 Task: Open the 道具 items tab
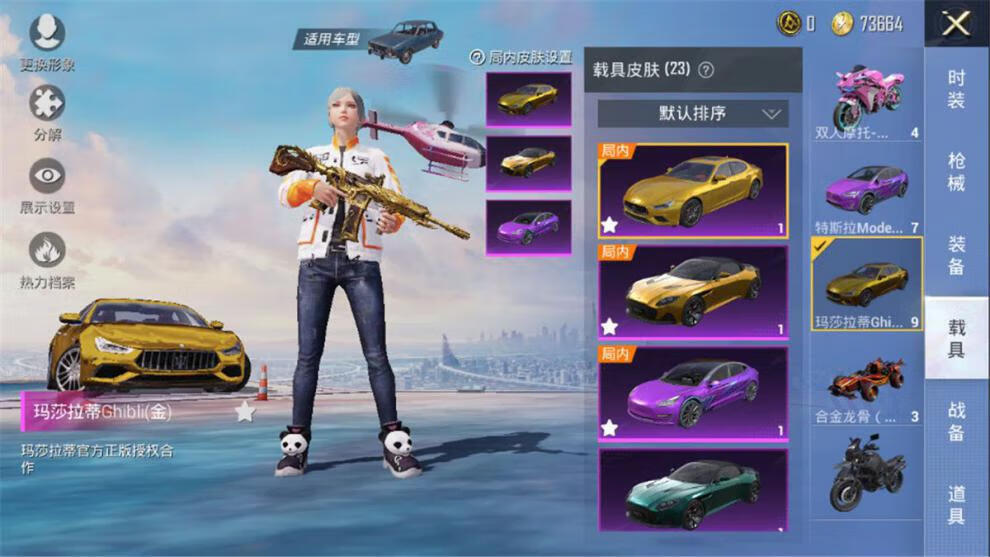(956, 503)
